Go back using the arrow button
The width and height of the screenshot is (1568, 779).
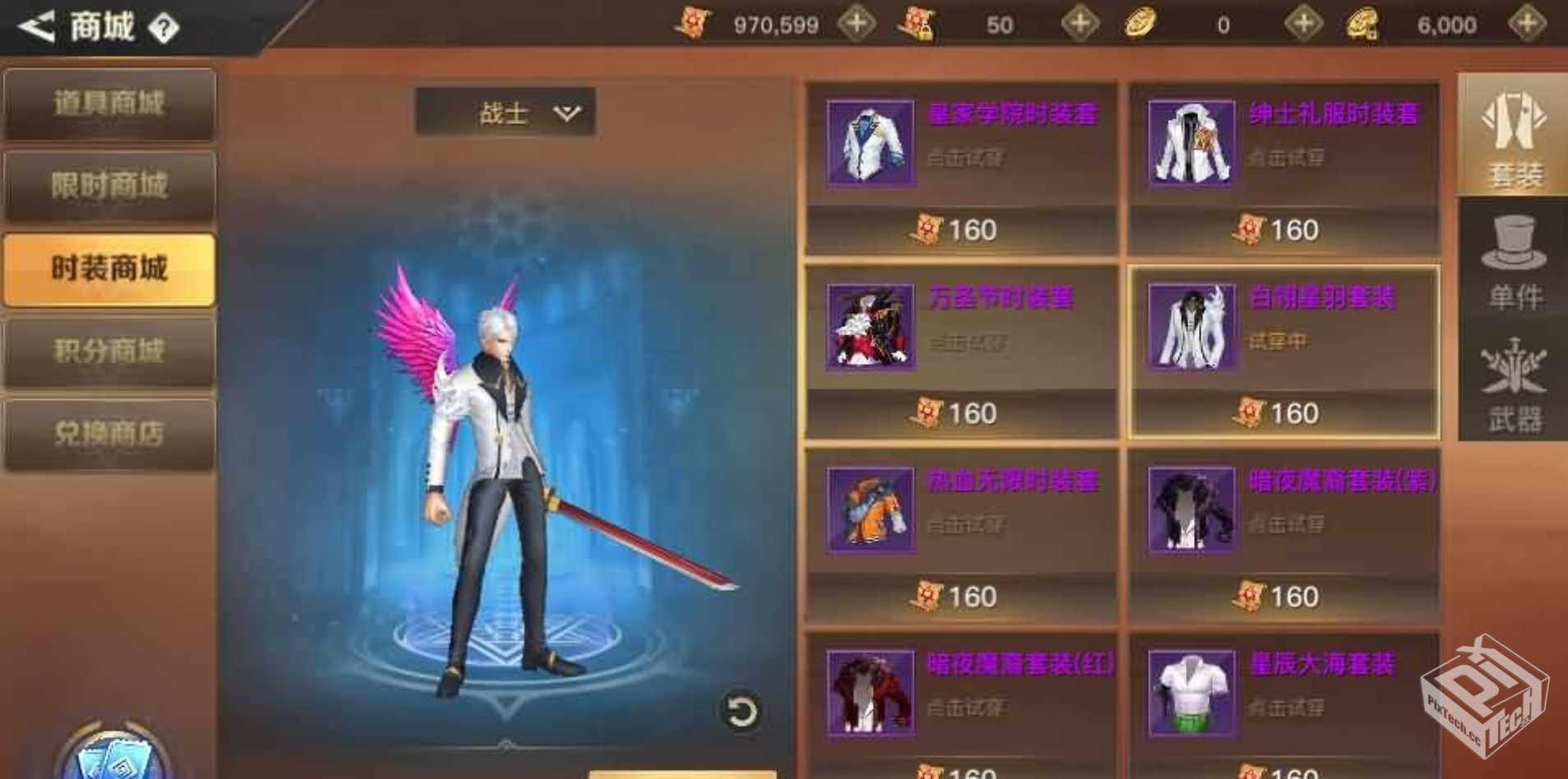(37, 26)
